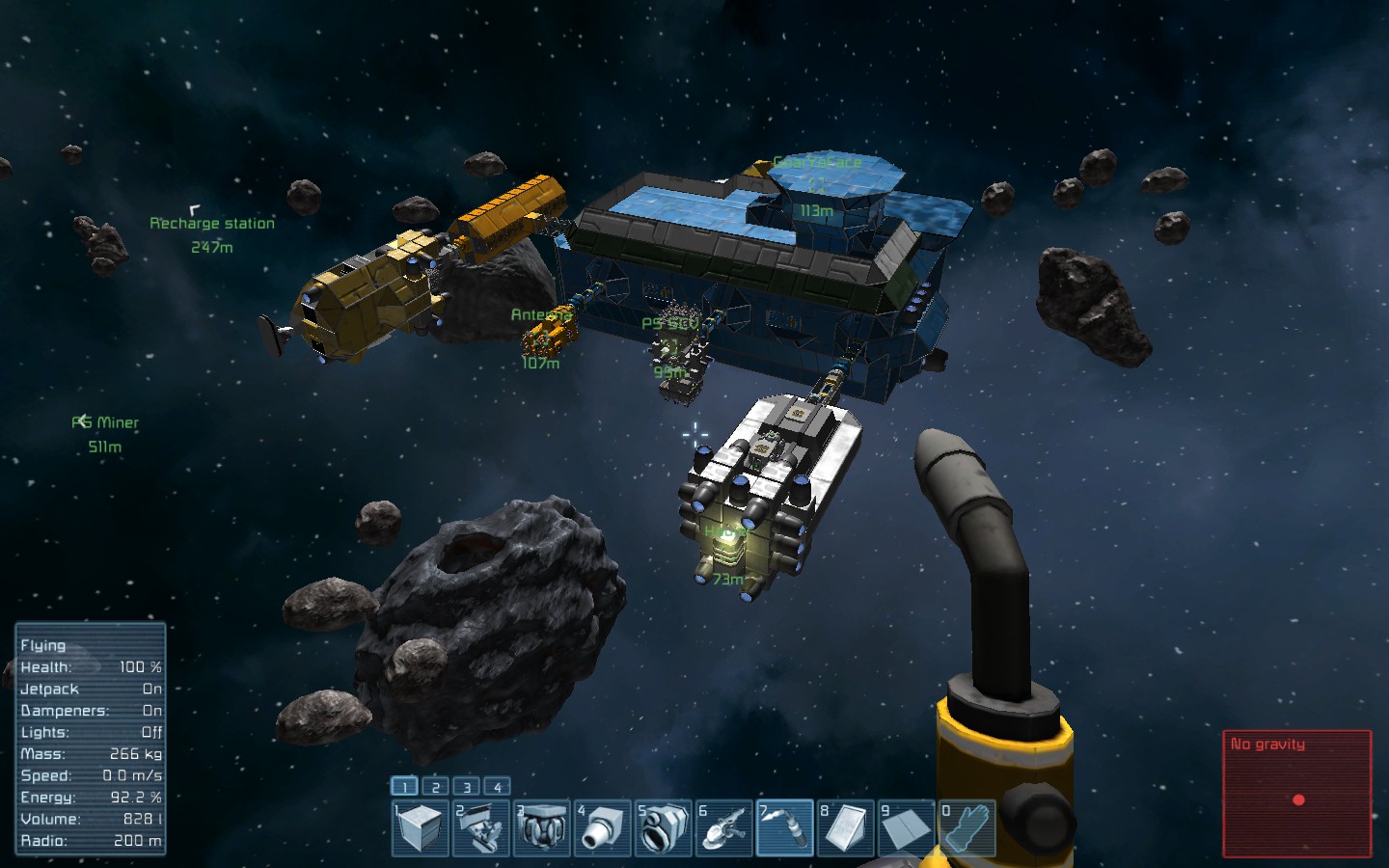This screenshot has height=868, width=1389.
Task: Click the red gravity indicator panel
Action: (x=1296, y=794)
